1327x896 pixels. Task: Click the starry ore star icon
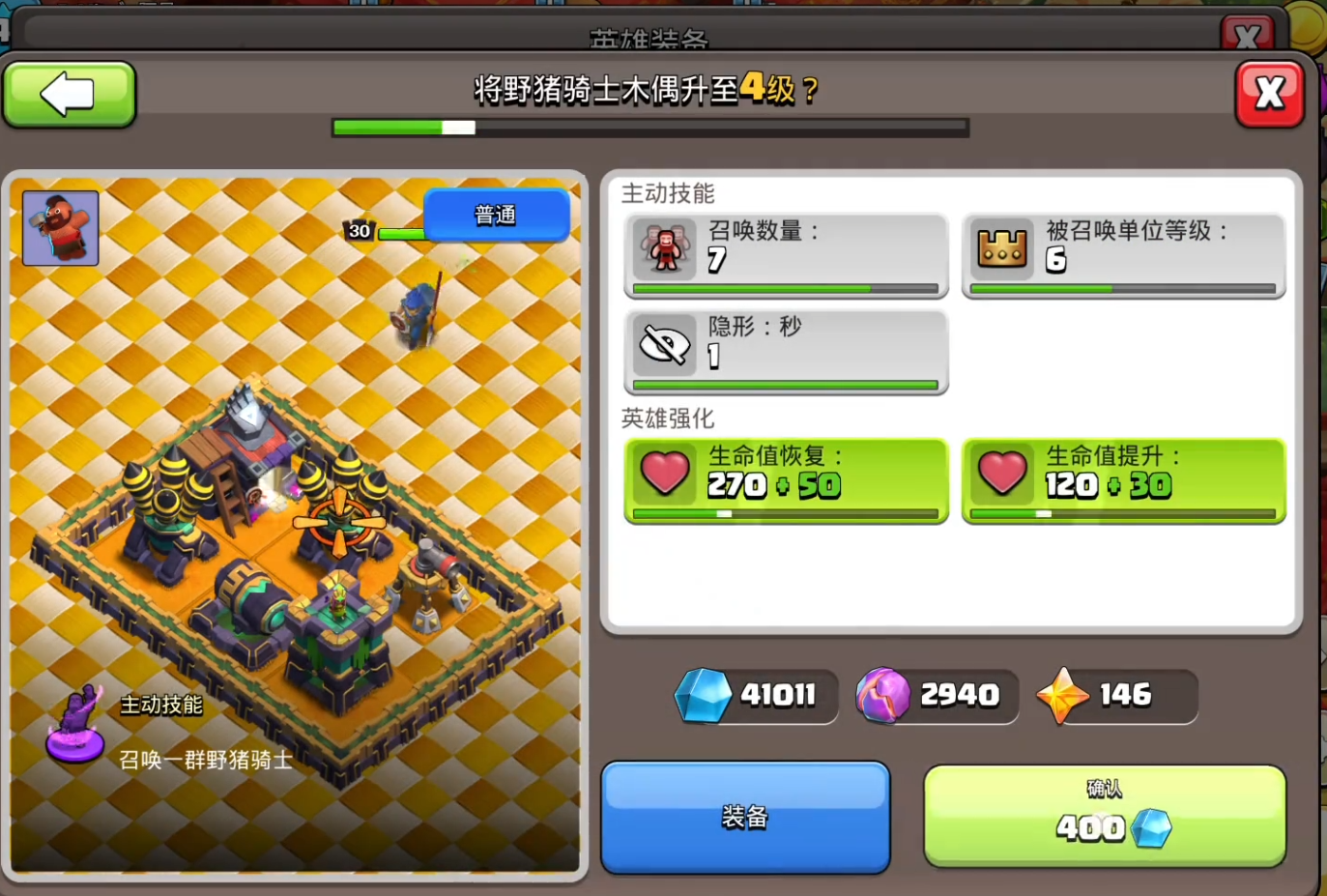[1063, 695]
